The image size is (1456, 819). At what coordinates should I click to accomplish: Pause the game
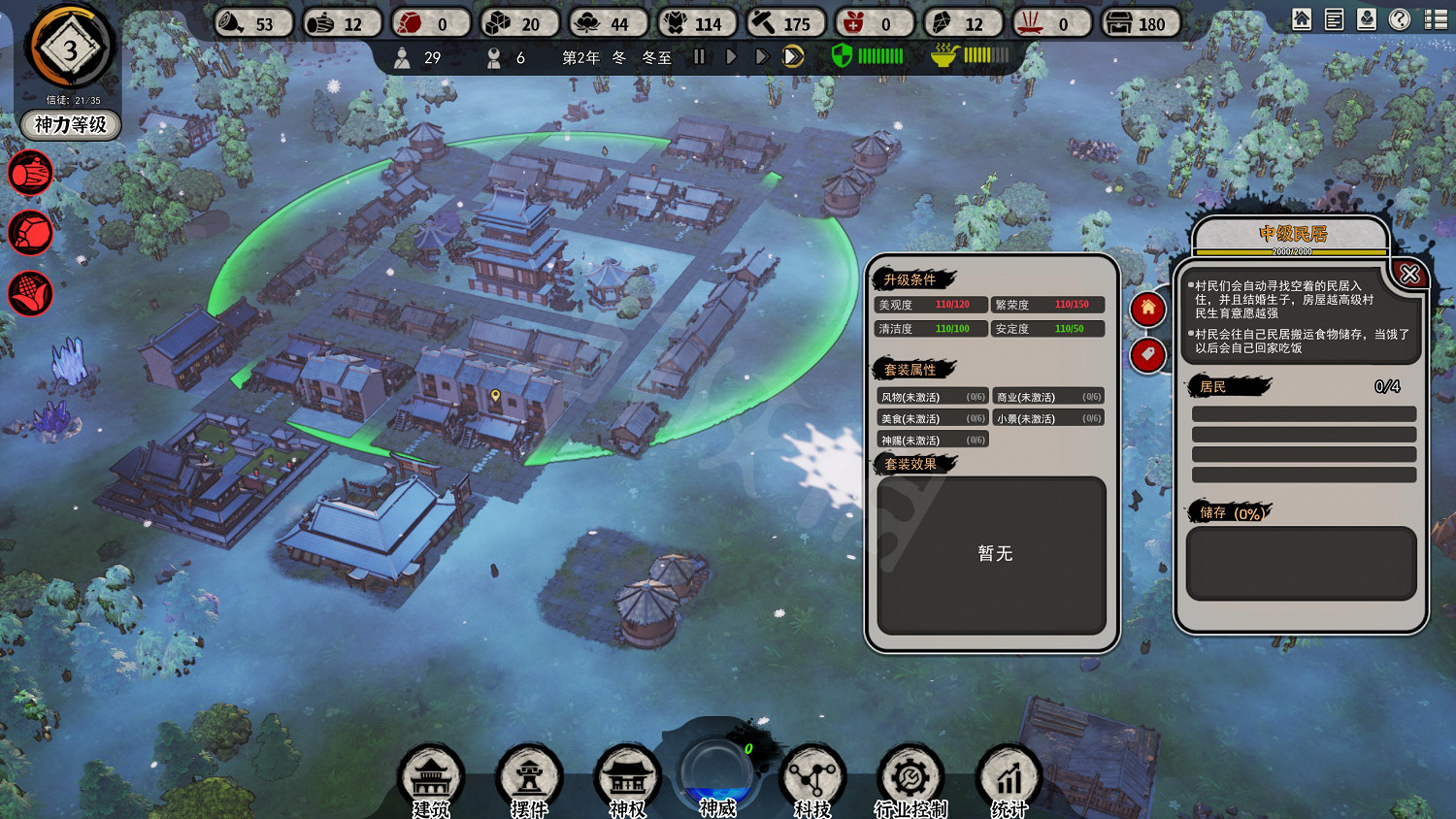click(x=699, y=57)
